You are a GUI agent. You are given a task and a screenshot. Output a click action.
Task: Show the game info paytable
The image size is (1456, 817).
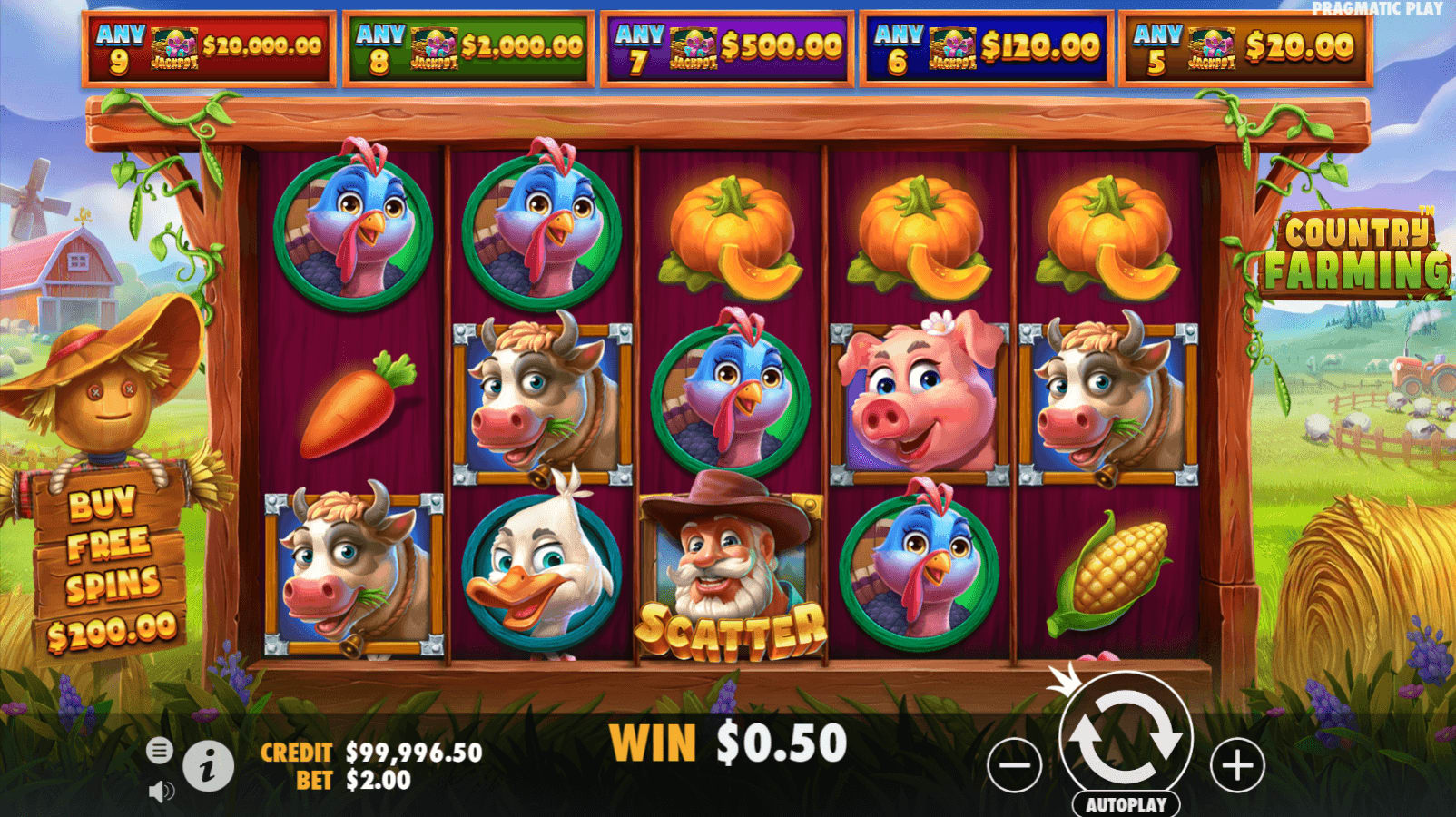[208, 767]
